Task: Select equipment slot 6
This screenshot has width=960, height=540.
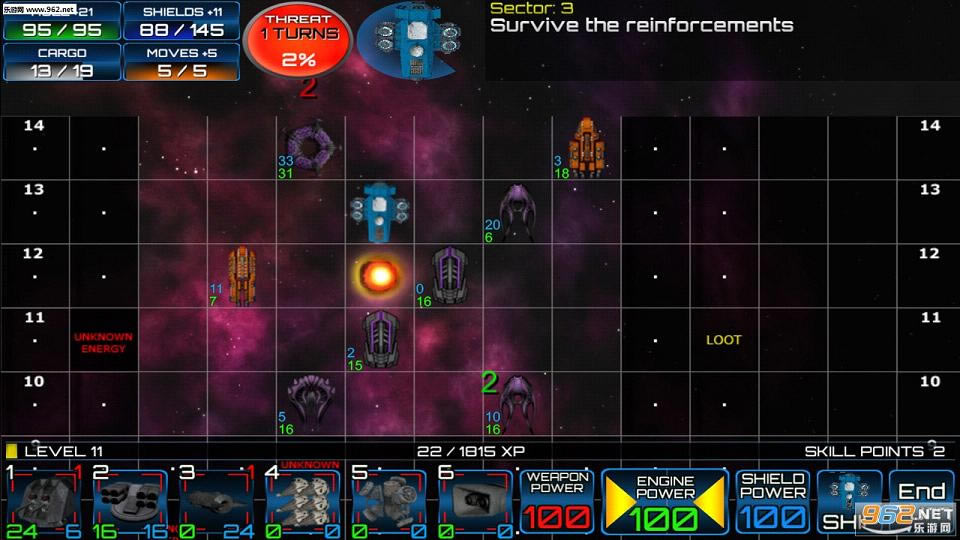Action: pyautogui.click(x=475, y=500)
